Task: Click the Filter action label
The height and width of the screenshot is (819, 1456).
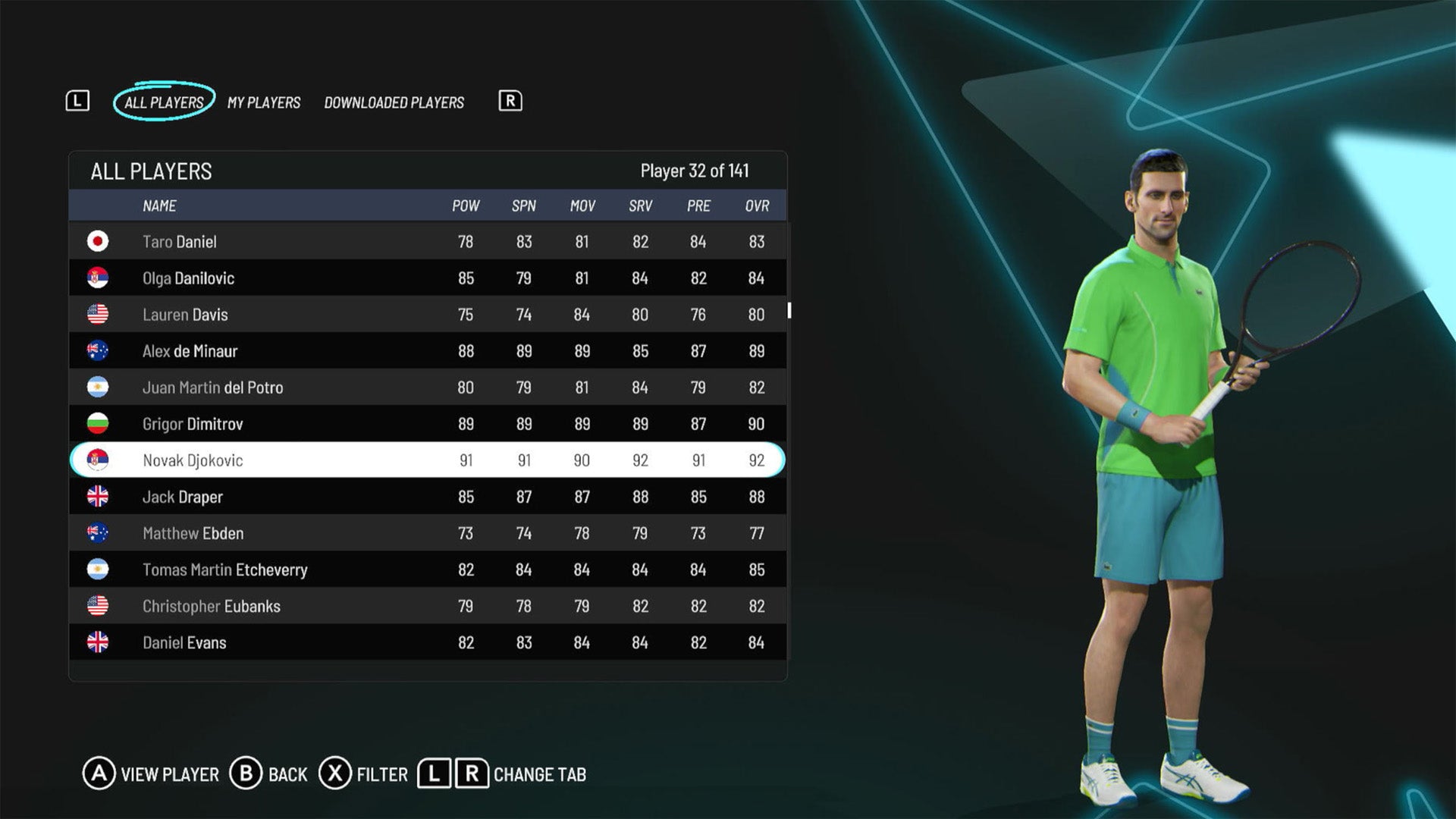Action: (x=381, y=774)
